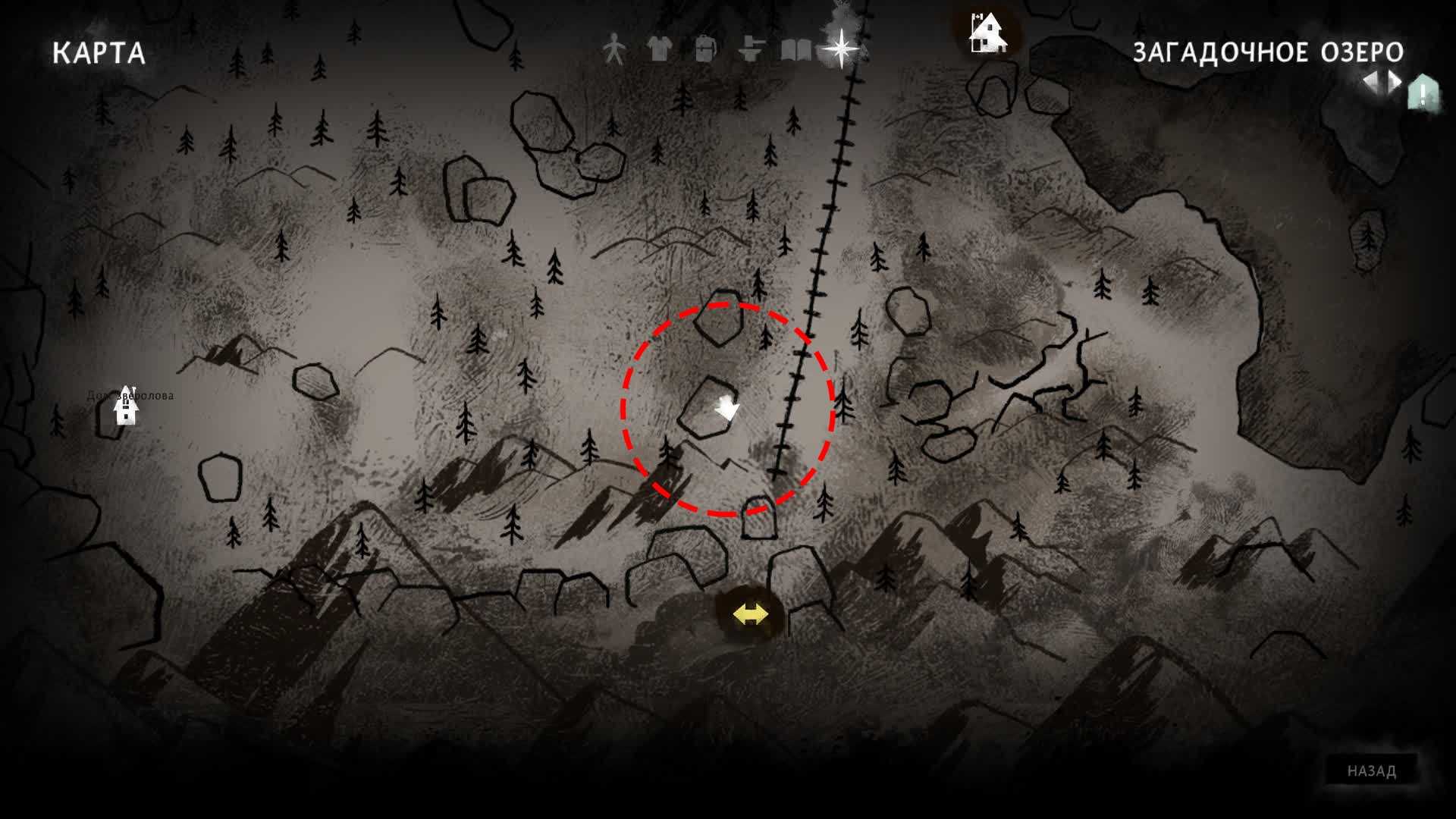Open the backpack inventory tab

click(x=705, y=49)
